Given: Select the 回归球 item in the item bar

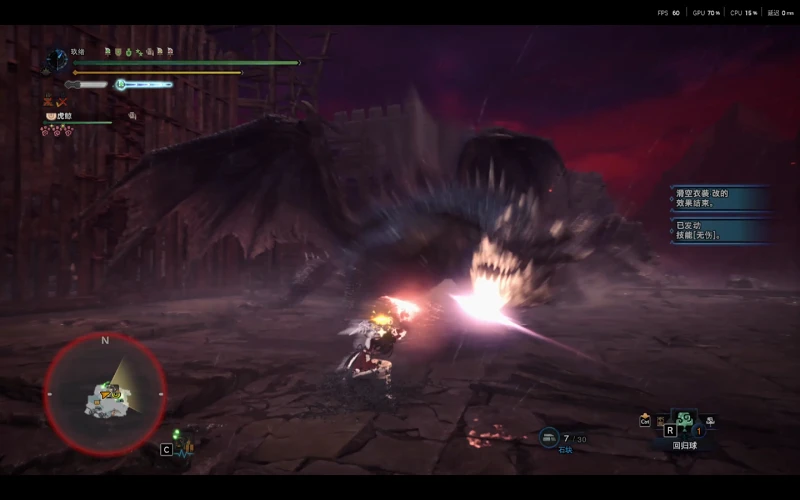Looking at the screenshot, I should [686, 423].
